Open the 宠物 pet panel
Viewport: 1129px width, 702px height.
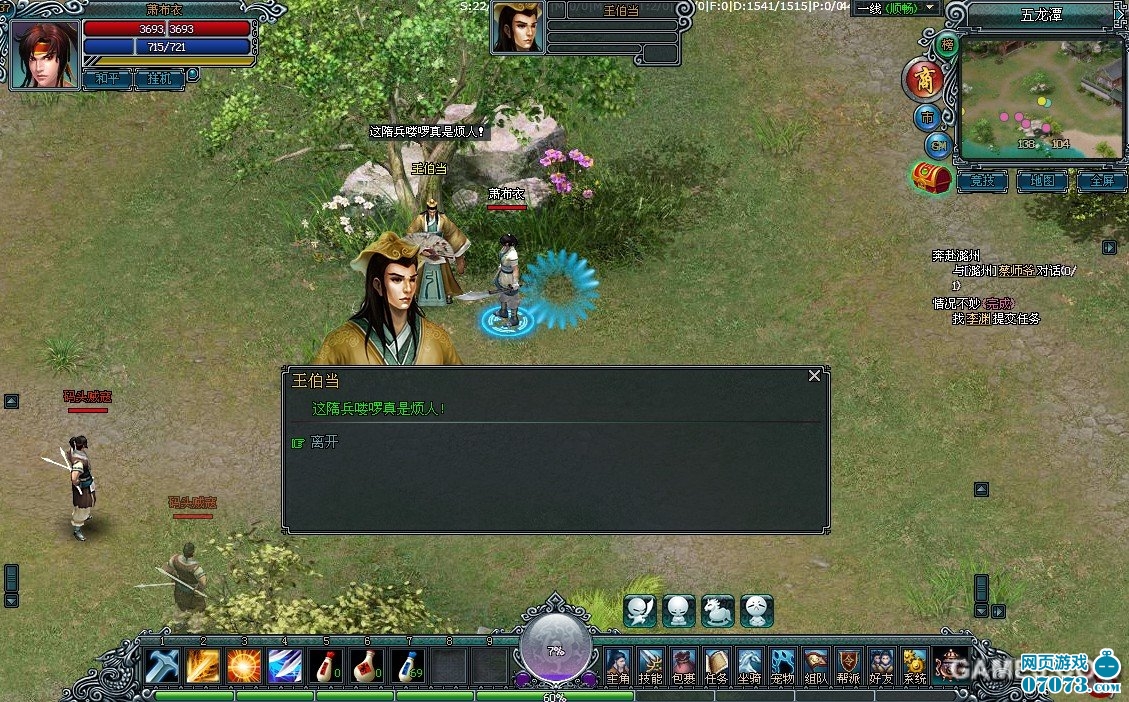coord(782,666)
